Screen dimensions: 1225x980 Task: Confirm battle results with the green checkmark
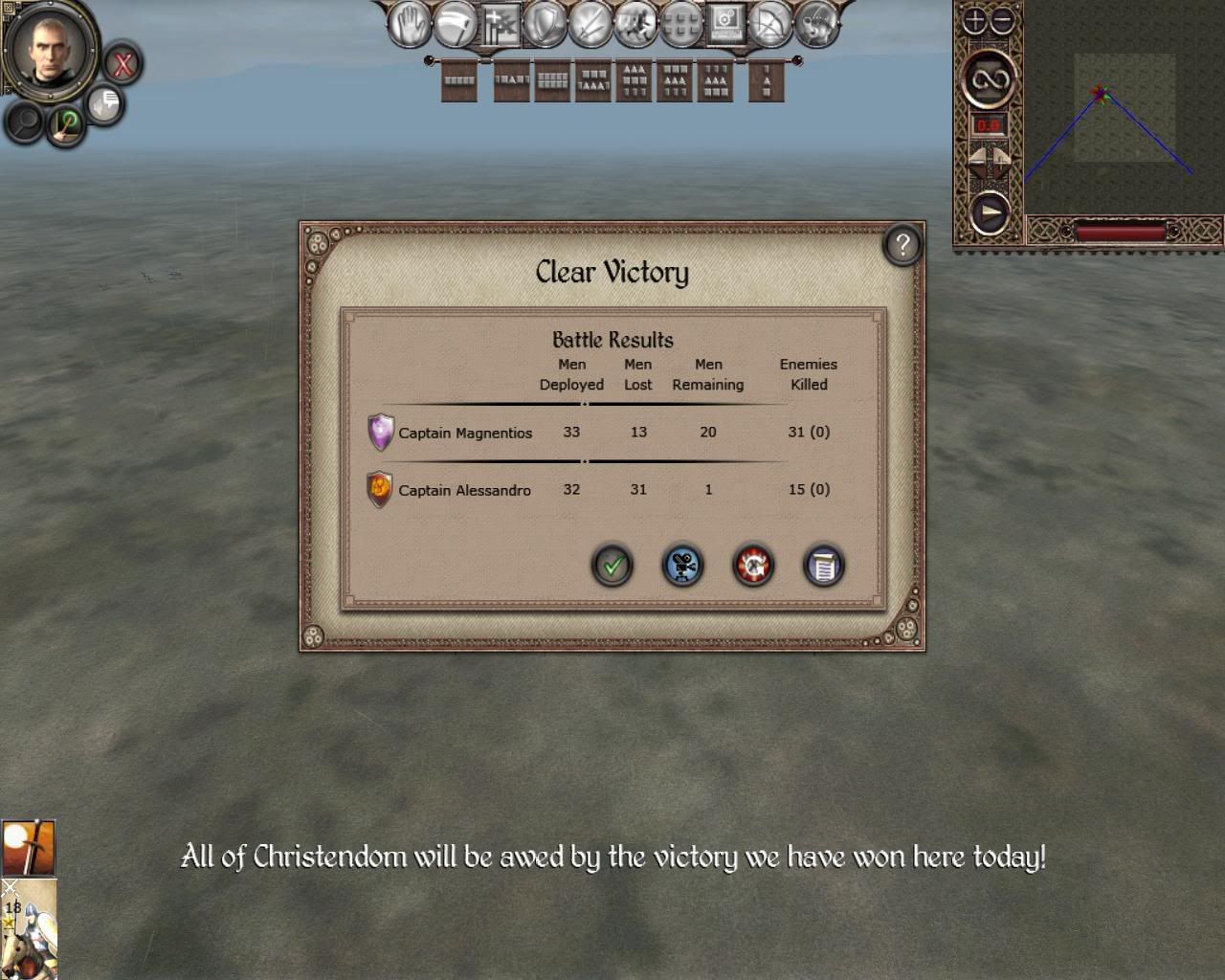pyautogui.click(x=612, y=566)
